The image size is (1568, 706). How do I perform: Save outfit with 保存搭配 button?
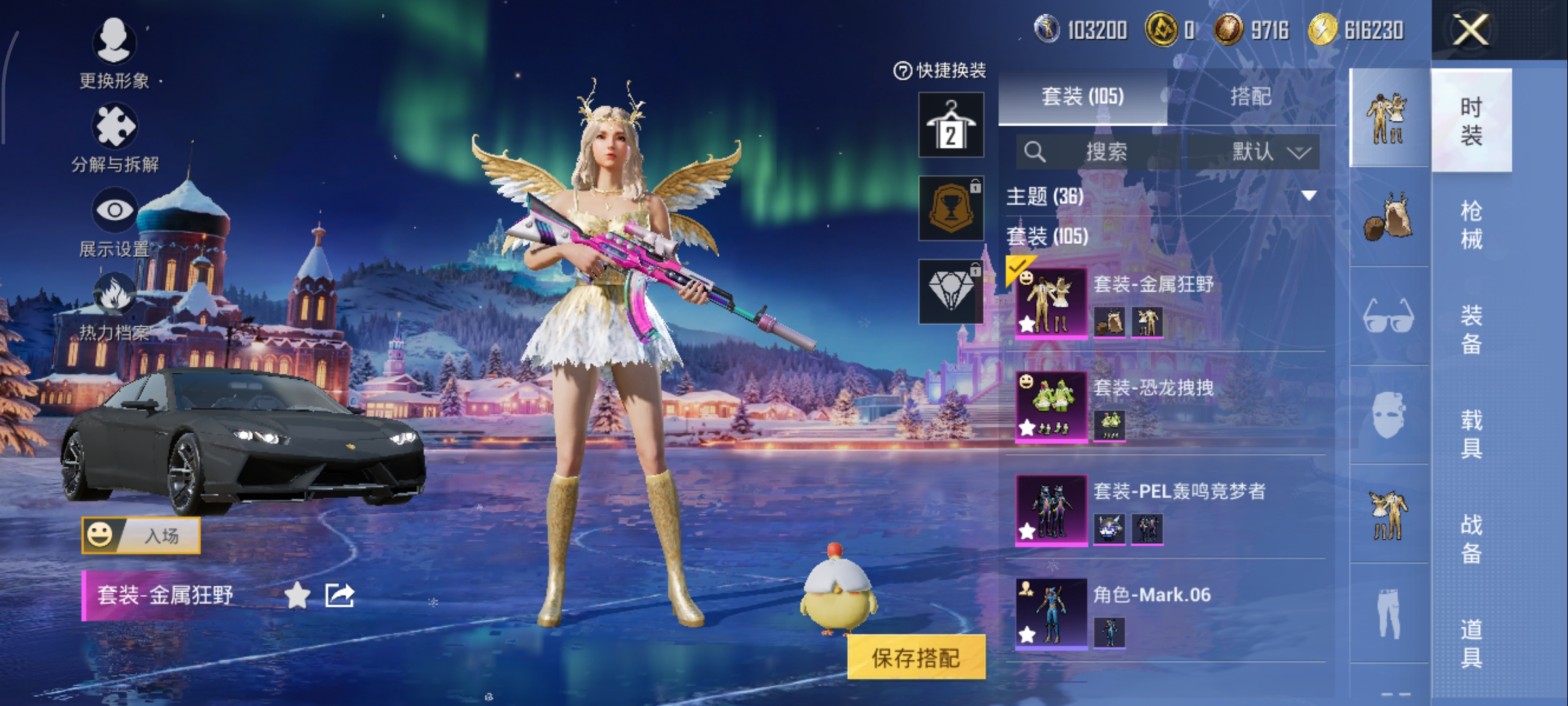coord(916,658)
